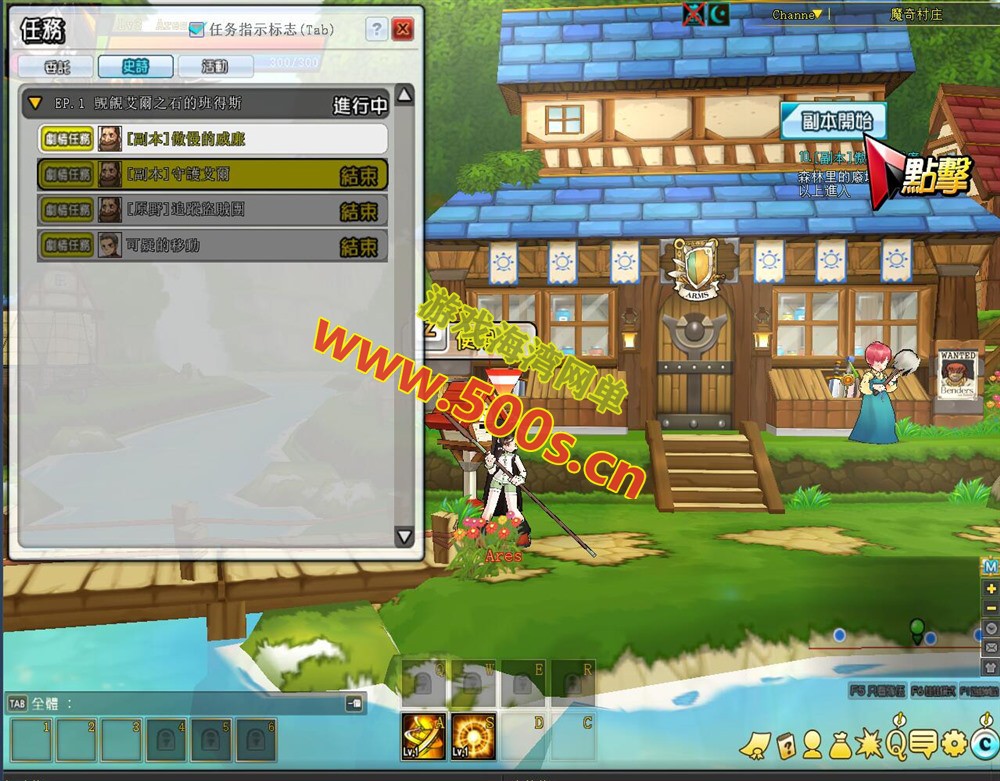
Task: Select the [副本]守護艾爾 quest row
Action: pyautogui.click(x=212, y=174)
